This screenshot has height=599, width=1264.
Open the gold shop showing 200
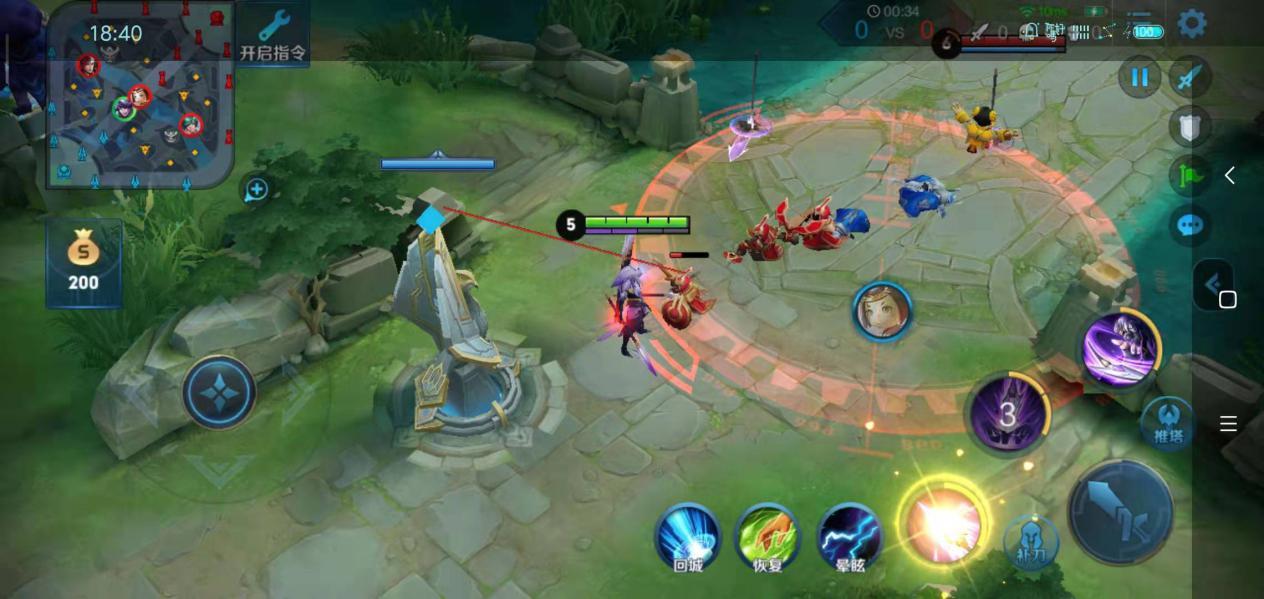[83, 263]
